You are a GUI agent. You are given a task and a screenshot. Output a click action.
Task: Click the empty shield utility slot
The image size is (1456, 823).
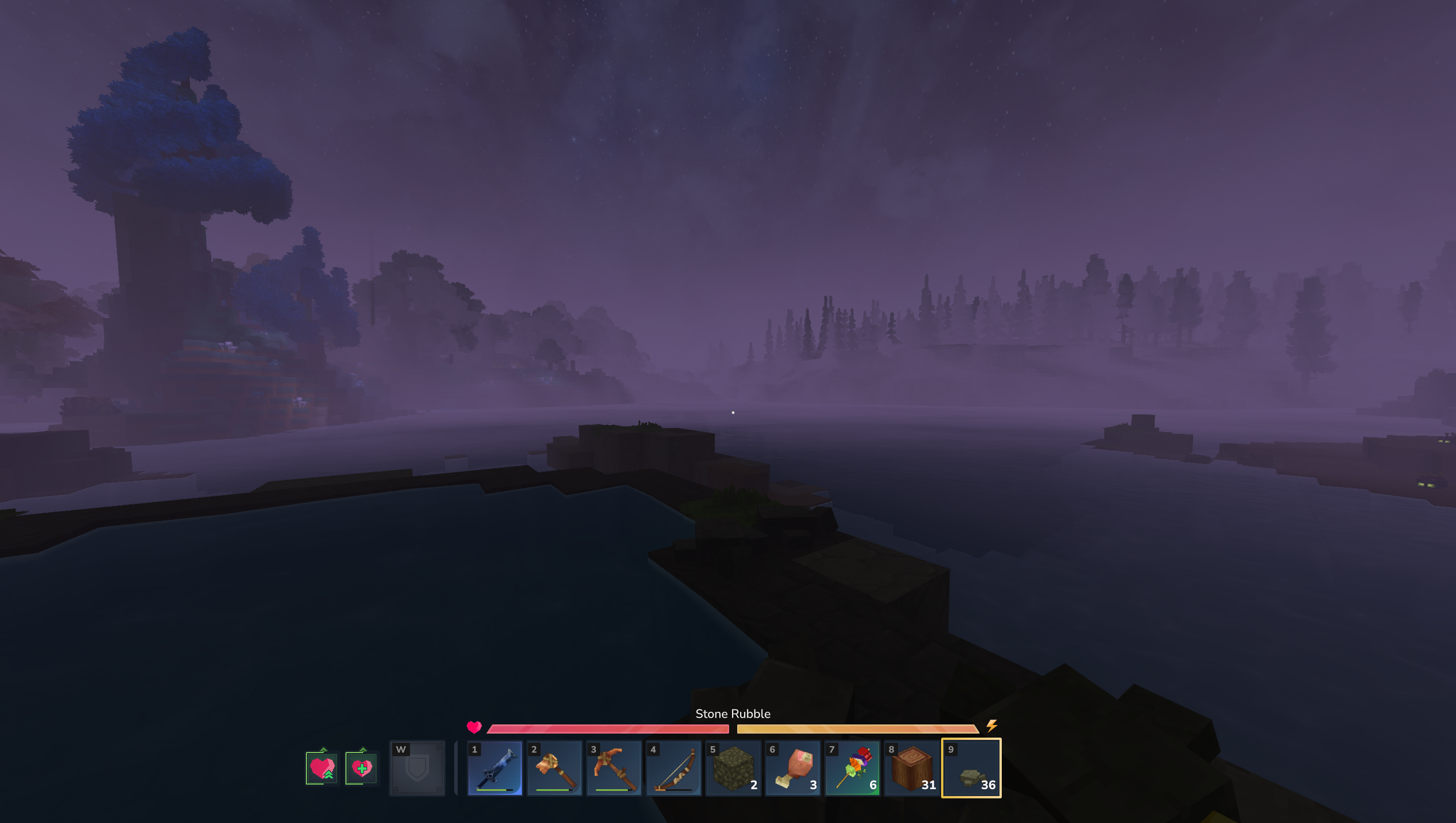coord(417,768)
